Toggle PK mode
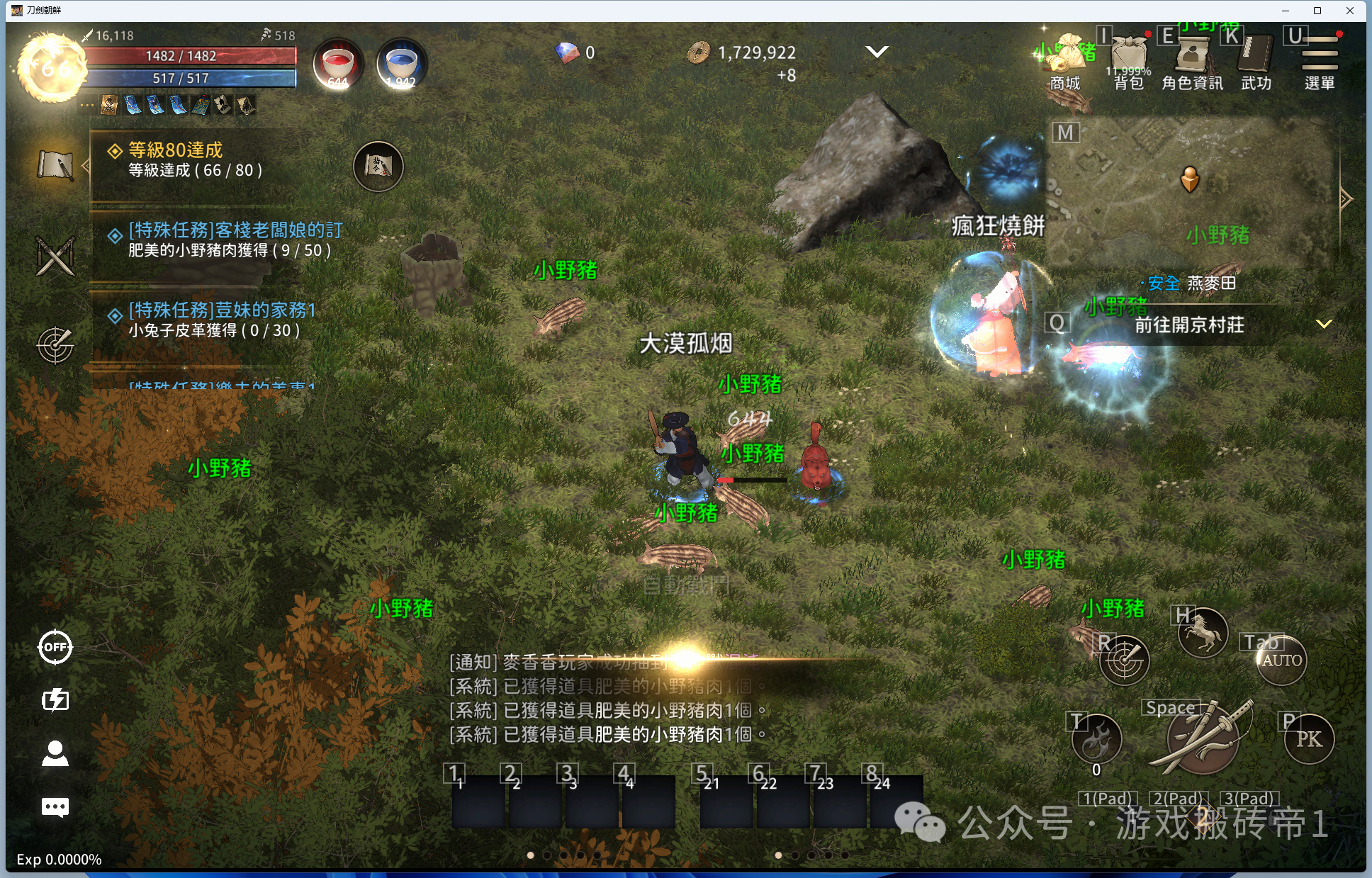The image size is (1372, 878). (x=1309, y=739)
